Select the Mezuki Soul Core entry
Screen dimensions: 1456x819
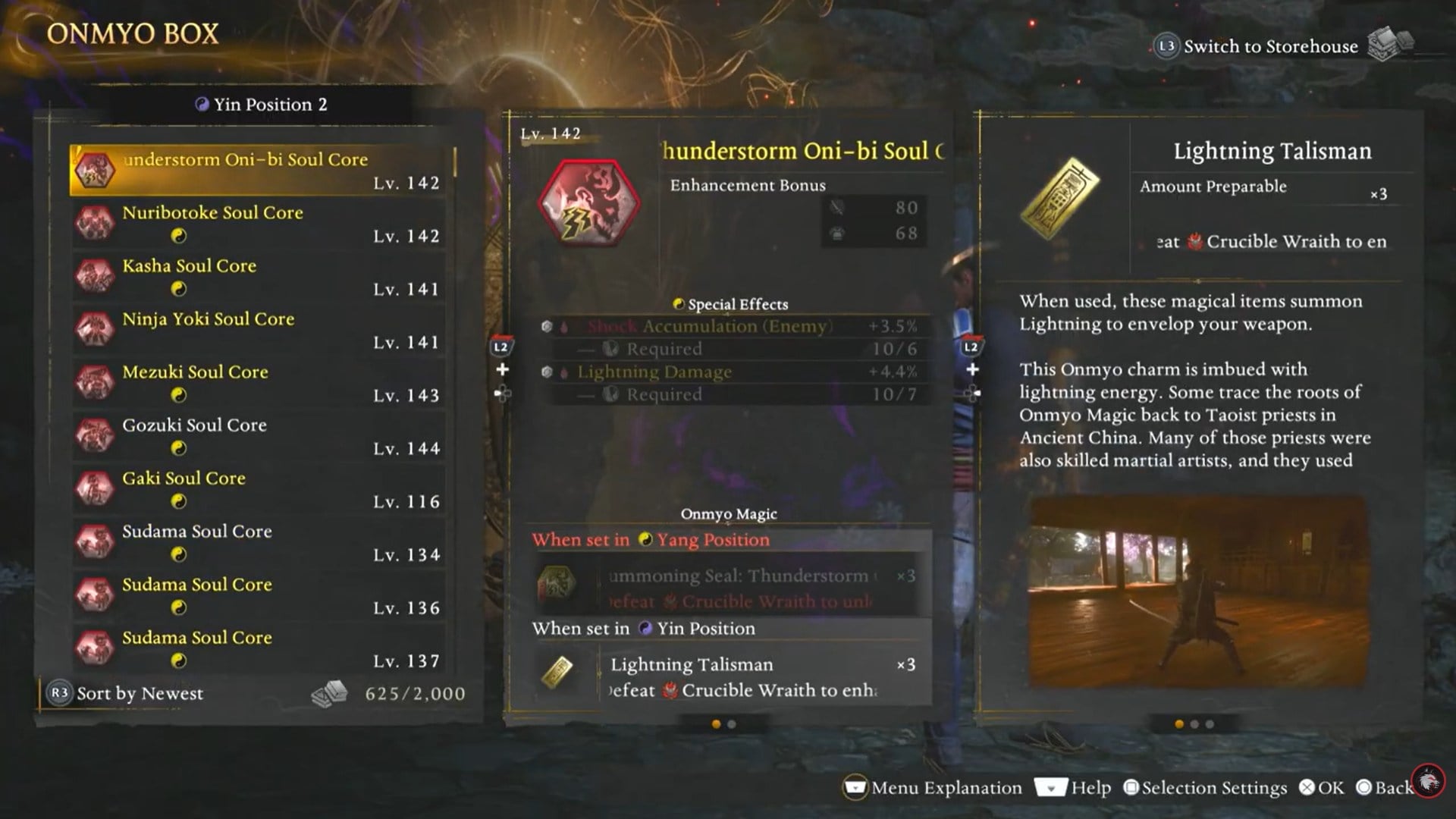[x=262, y=383]
